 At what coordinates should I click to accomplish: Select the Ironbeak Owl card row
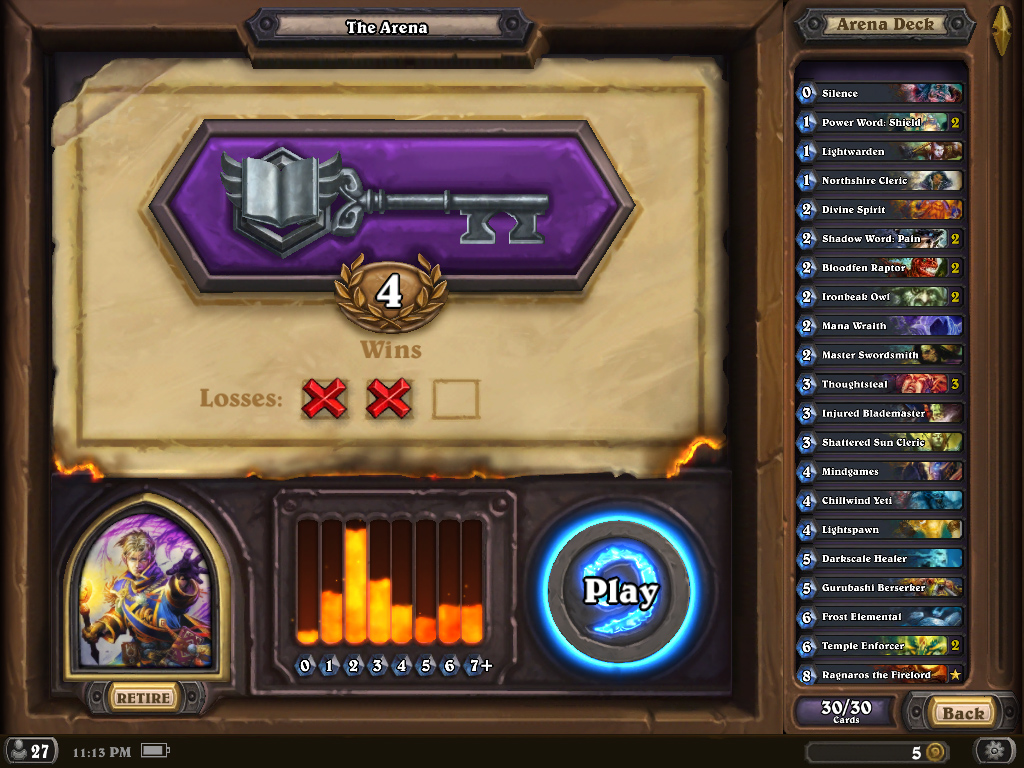click(x=880, y=297)
